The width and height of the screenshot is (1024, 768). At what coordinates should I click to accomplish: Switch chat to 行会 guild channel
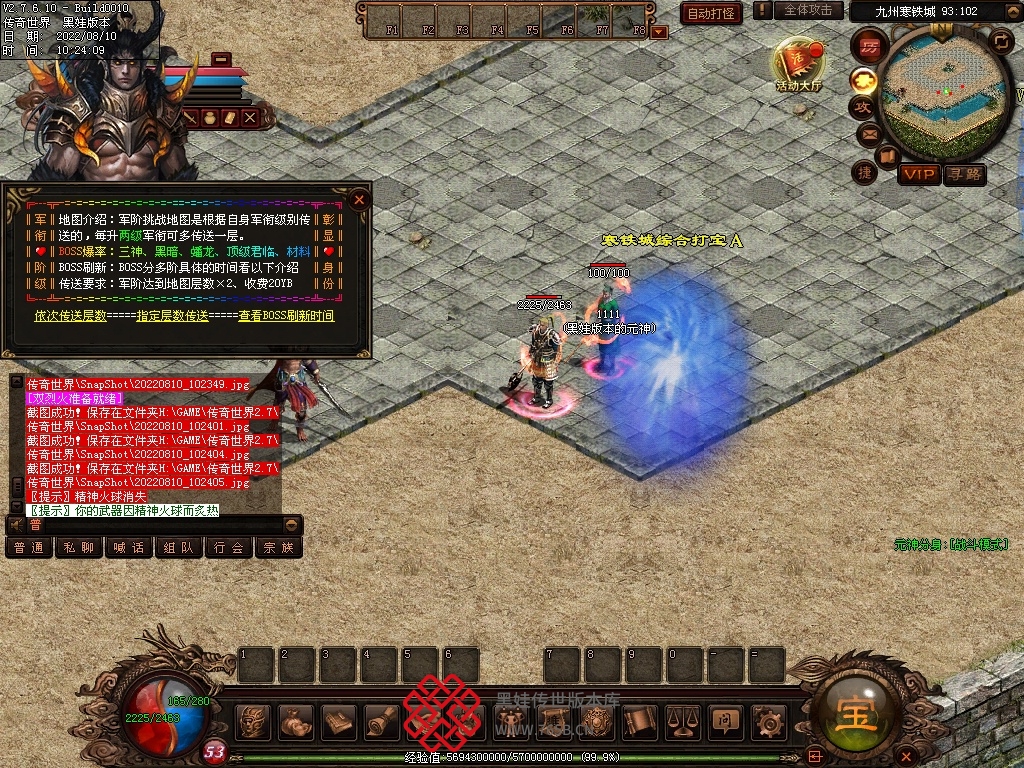229,548
